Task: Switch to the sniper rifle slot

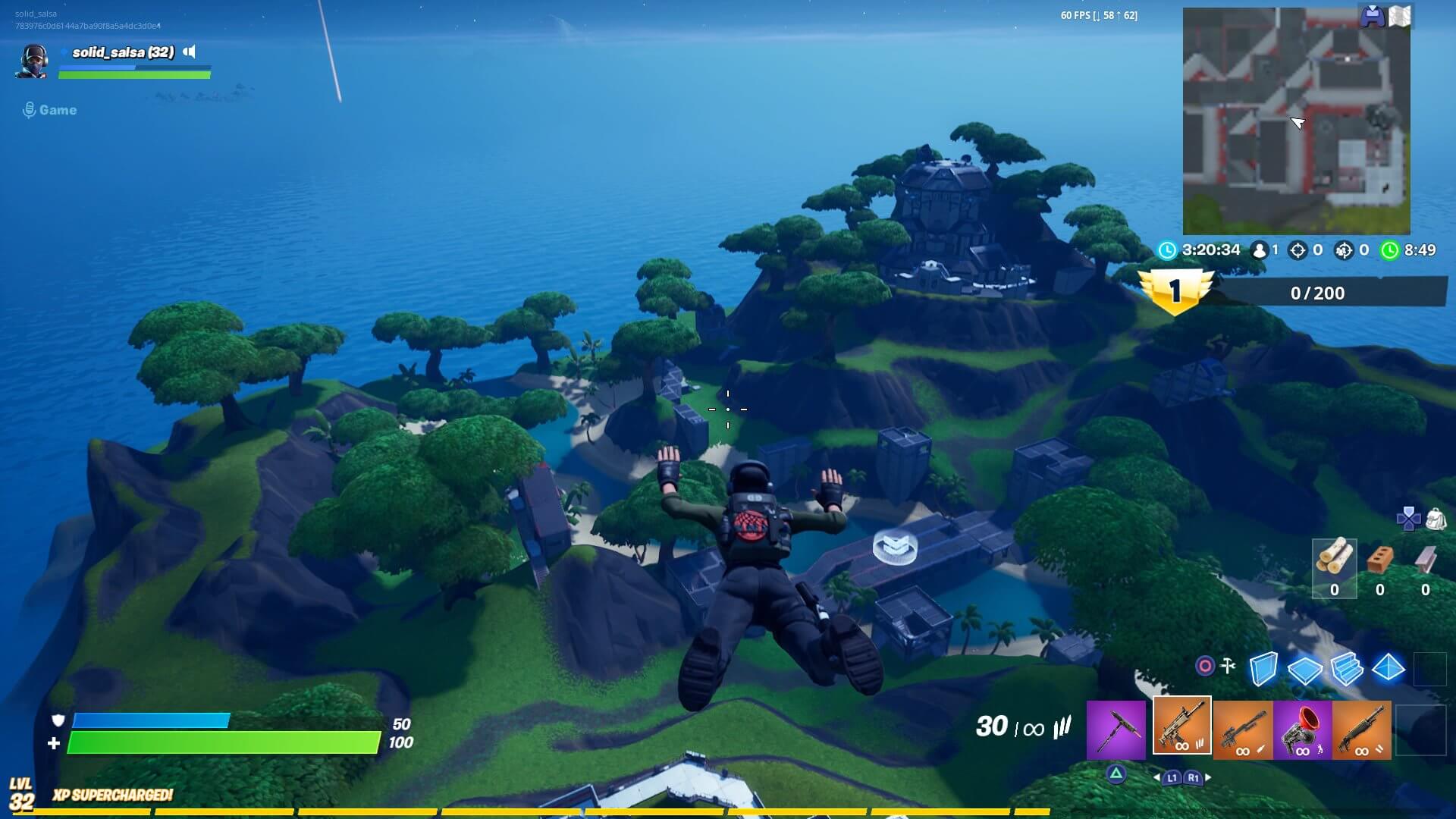Action: coord(1243,729)
